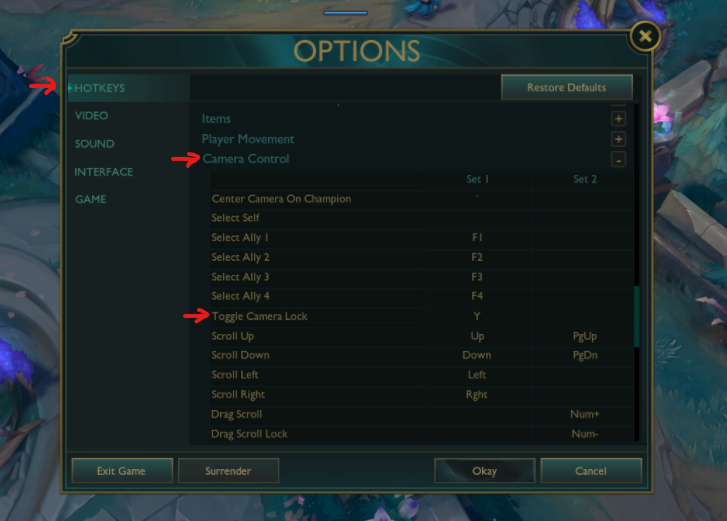Image resolution: width=727 pixels, height=521 pixels.
Task: Close the Options window
Action: point(645,38)
